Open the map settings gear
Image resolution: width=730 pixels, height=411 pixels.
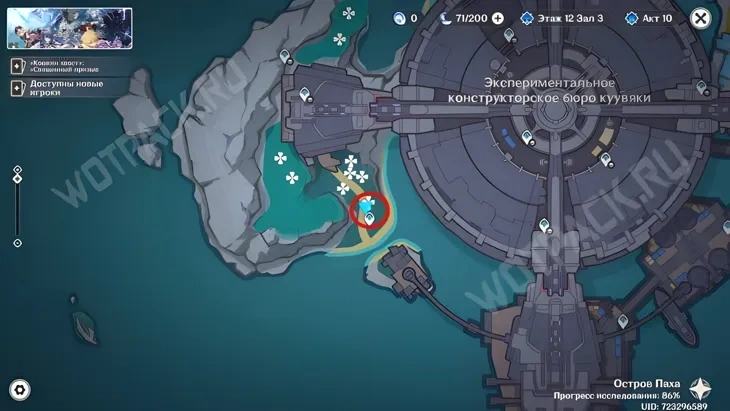click(19, 389)
